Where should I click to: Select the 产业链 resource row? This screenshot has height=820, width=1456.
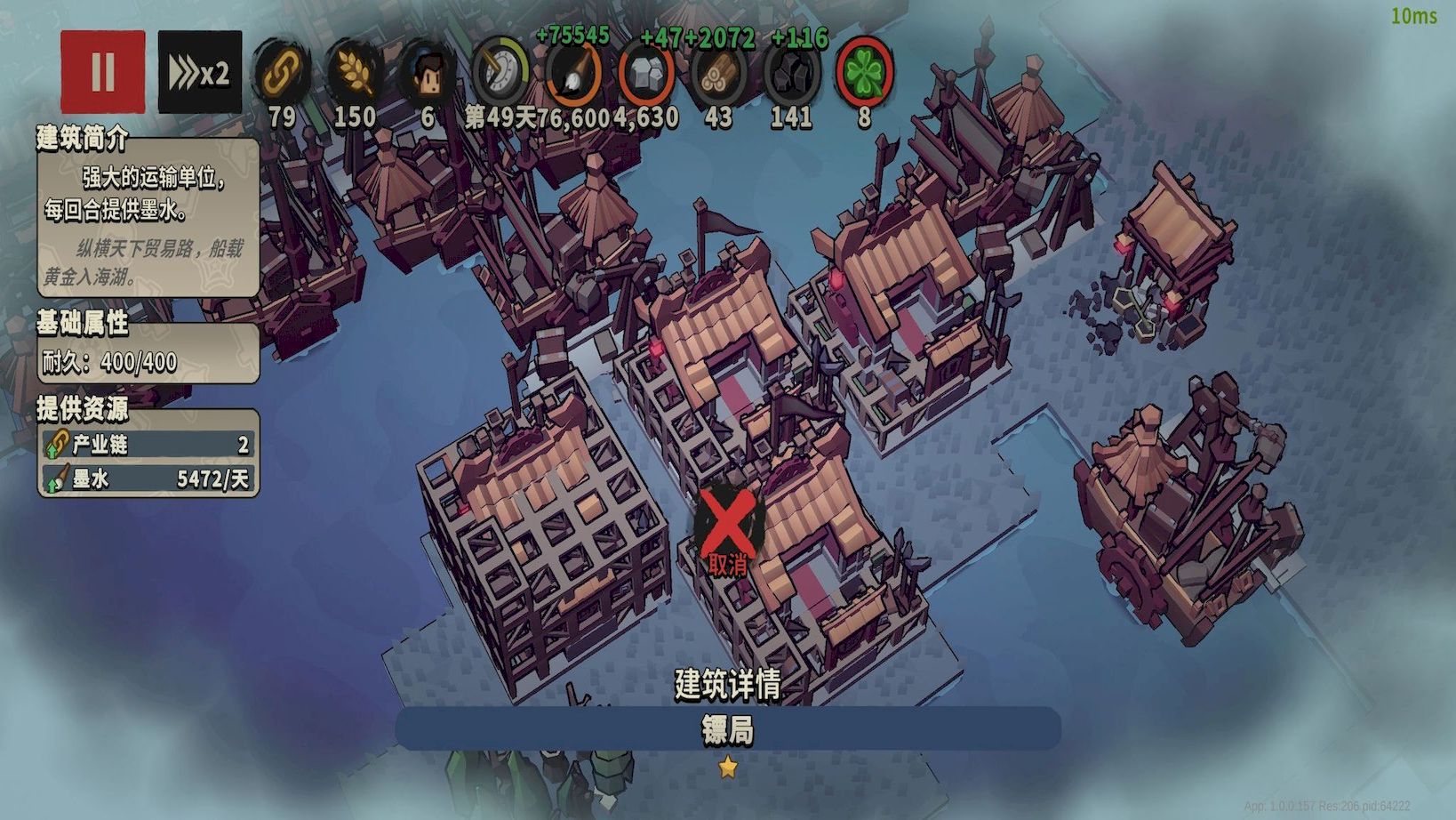point(148,444)
